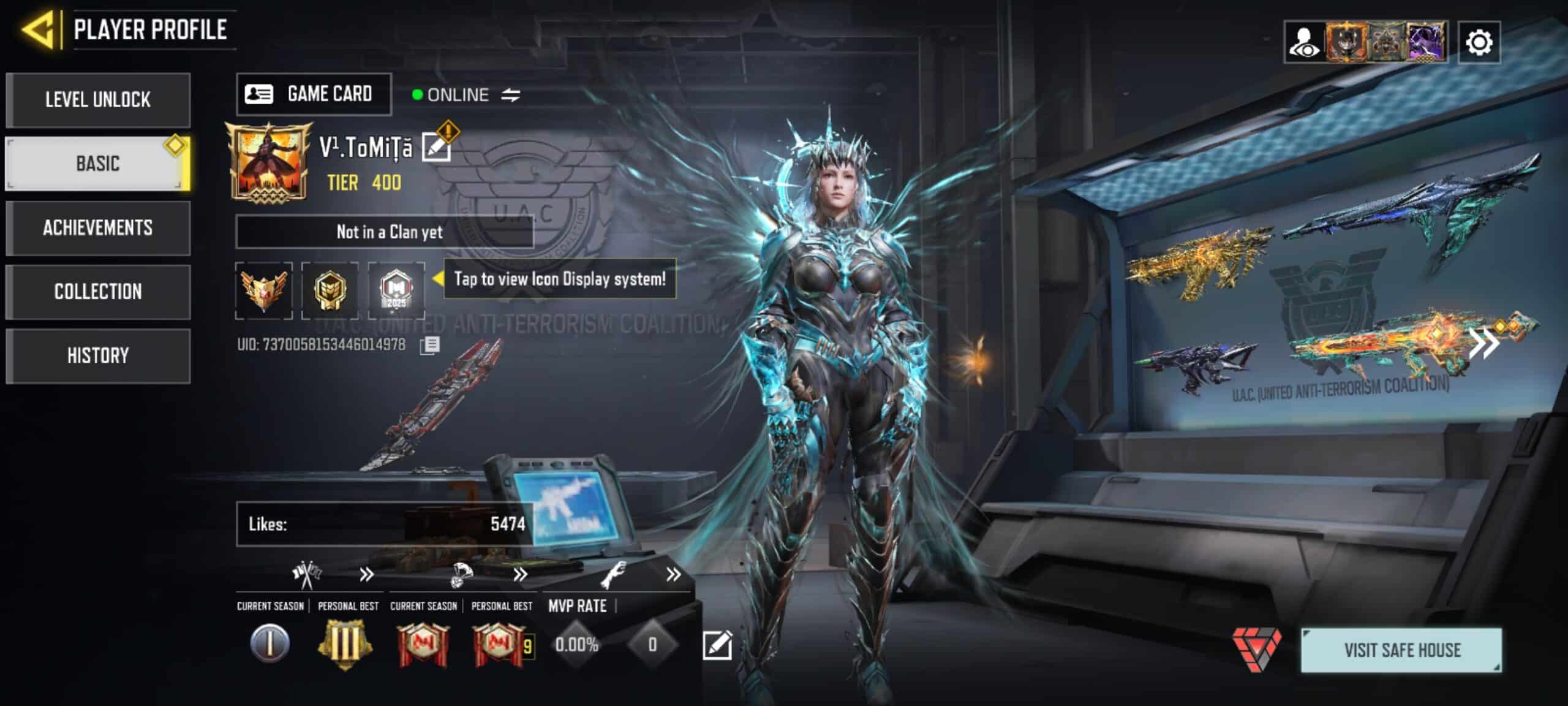Viewport: 1568px width, 706px height.
Task: Open the Collection tab
Action: 98,292
